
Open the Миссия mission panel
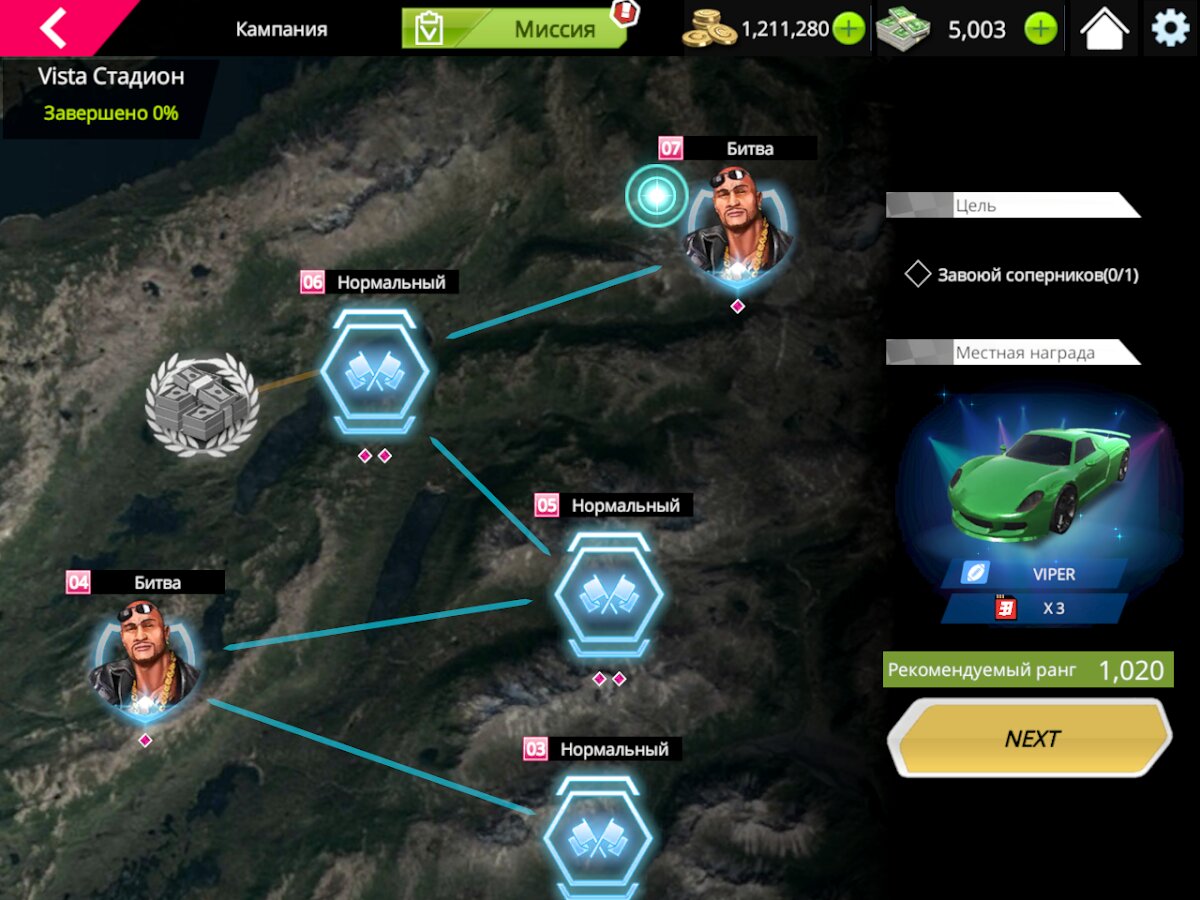[514, 29]
